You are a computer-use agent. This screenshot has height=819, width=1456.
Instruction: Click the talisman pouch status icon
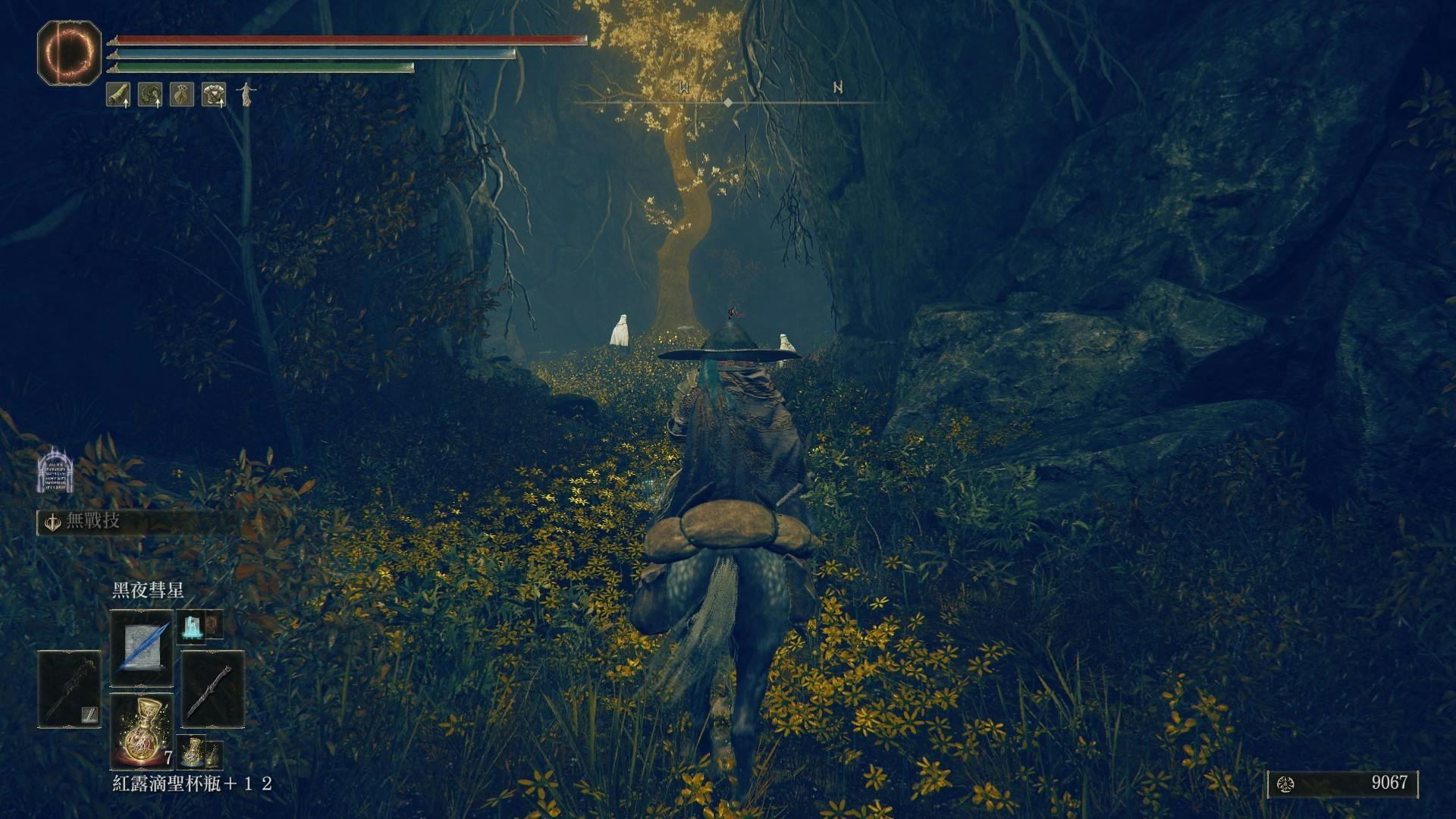click(x=182, y=94)
